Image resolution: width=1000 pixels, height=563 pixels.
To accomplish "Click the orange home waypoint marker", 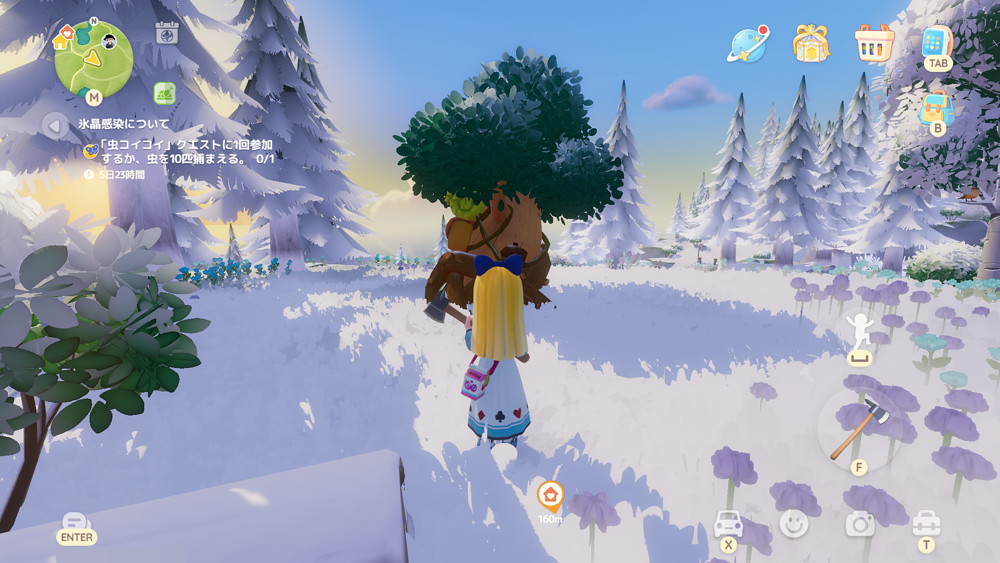I will pos(549,494).
